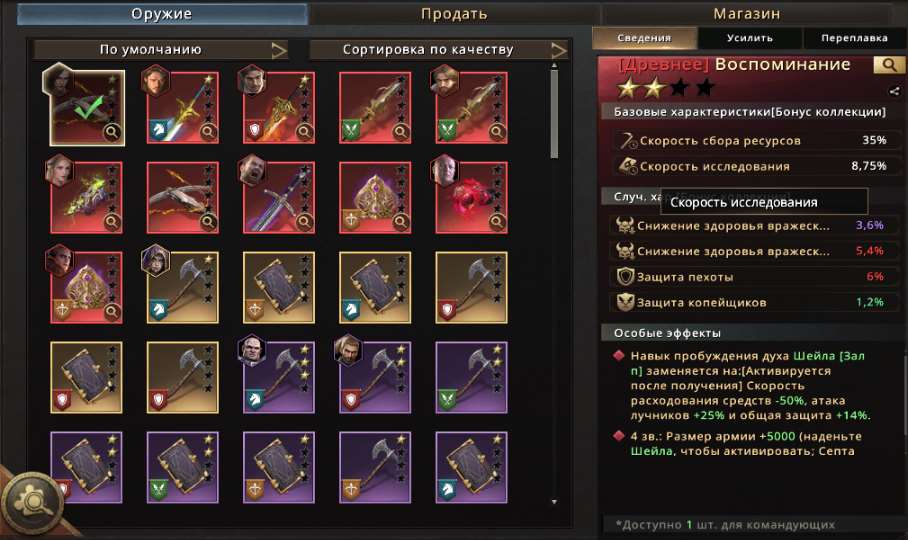Pick the green-lightning crossbow with blonde portrait

87,197
